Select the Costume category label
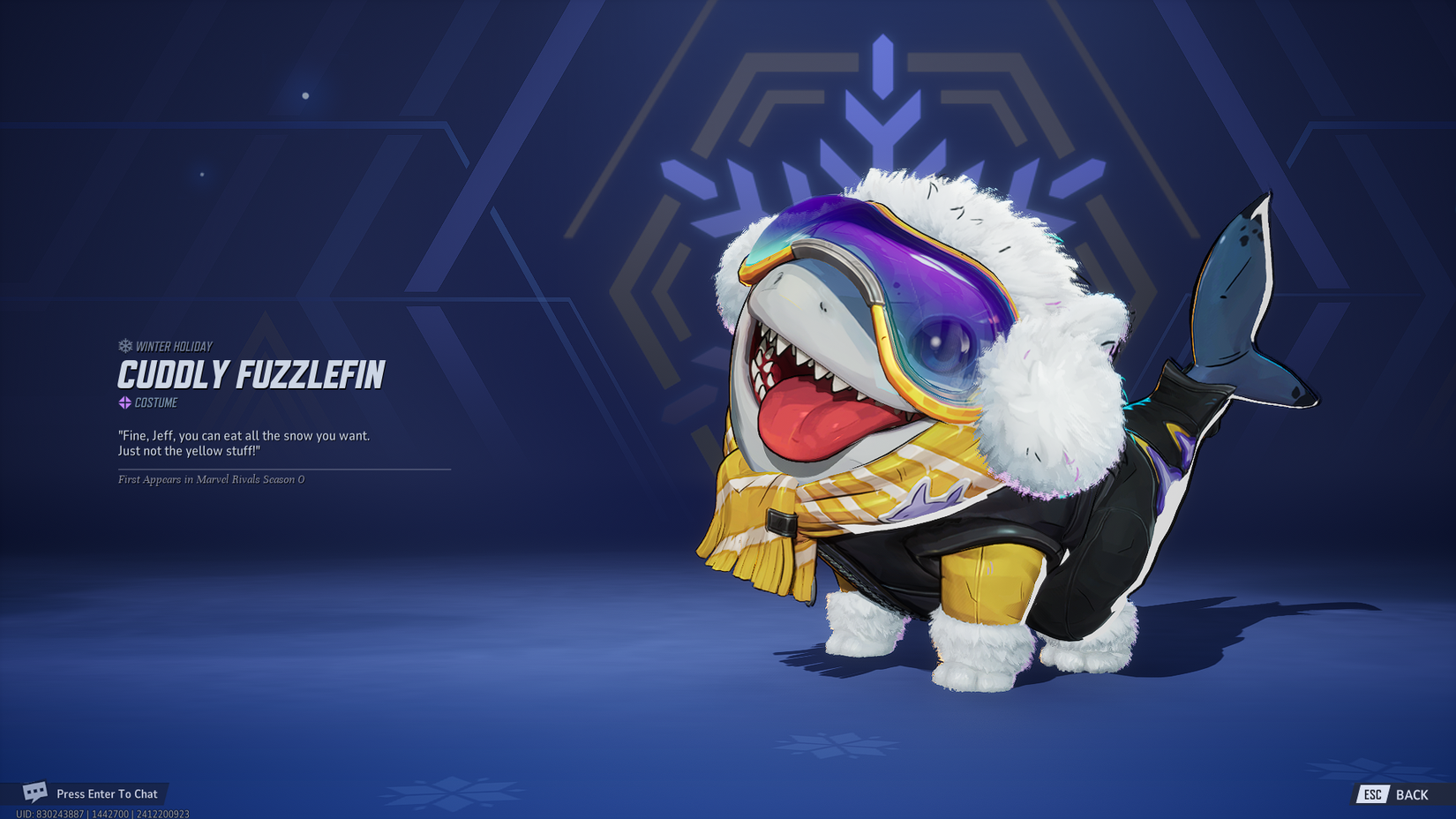Screen dimensions: 1456x819 155,402
